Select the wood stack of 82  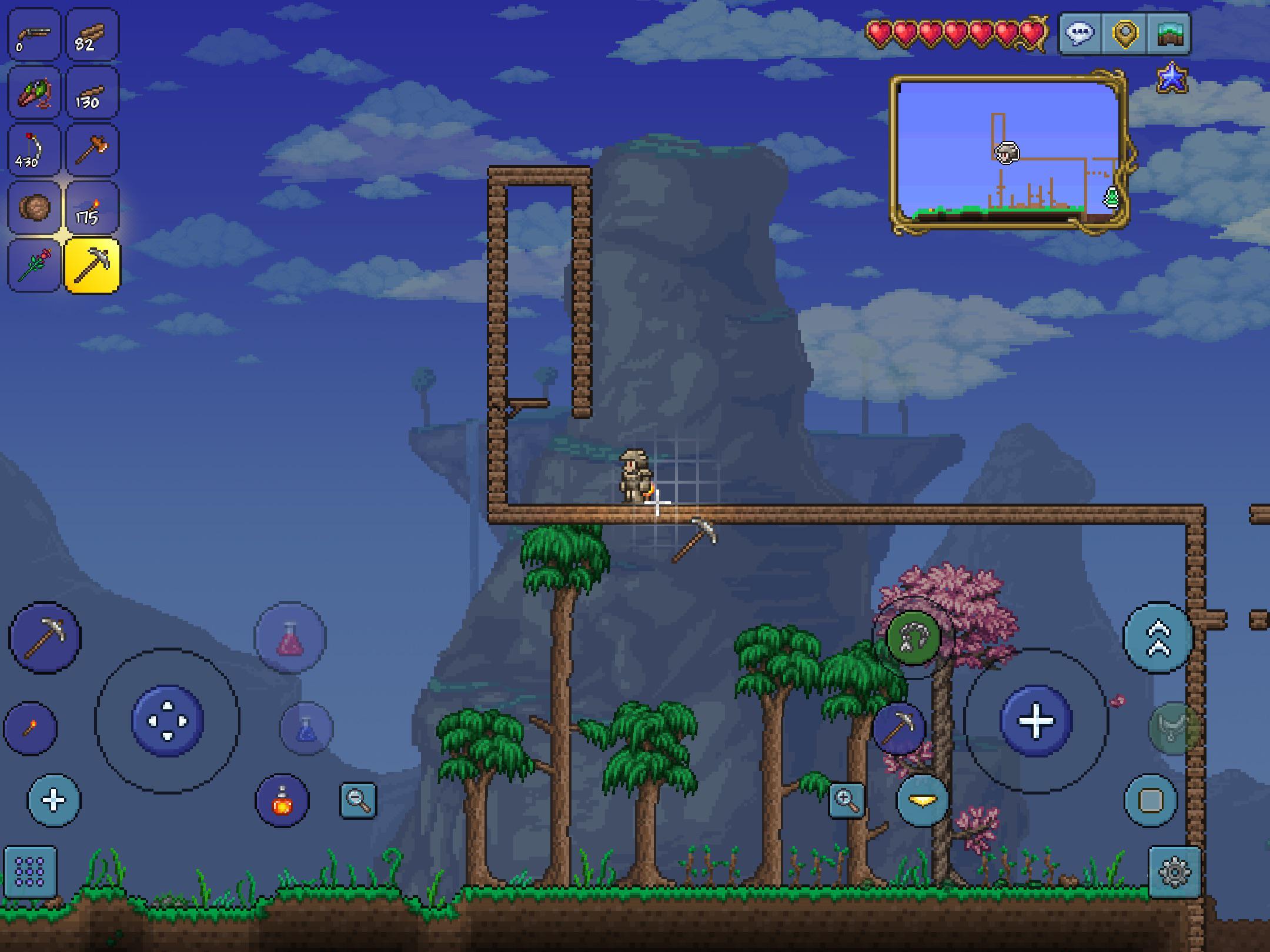click(x=92, y=35)
